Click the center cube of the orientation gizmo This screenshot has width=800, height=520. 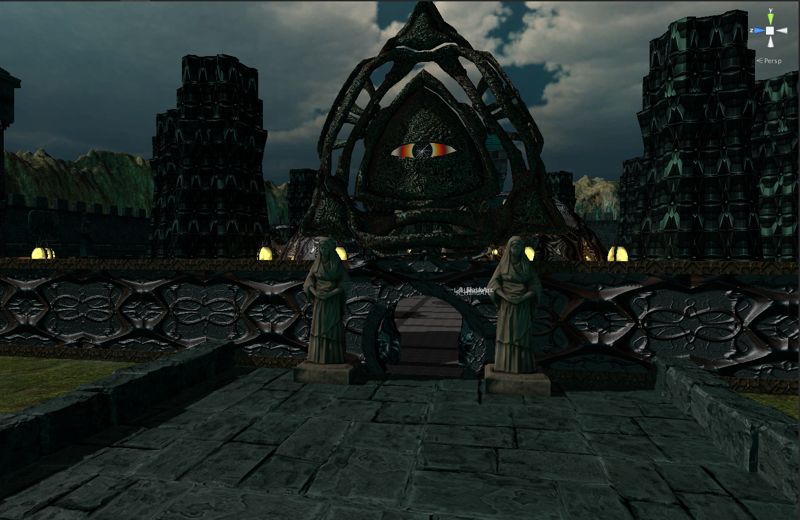[x=771, y=30]
